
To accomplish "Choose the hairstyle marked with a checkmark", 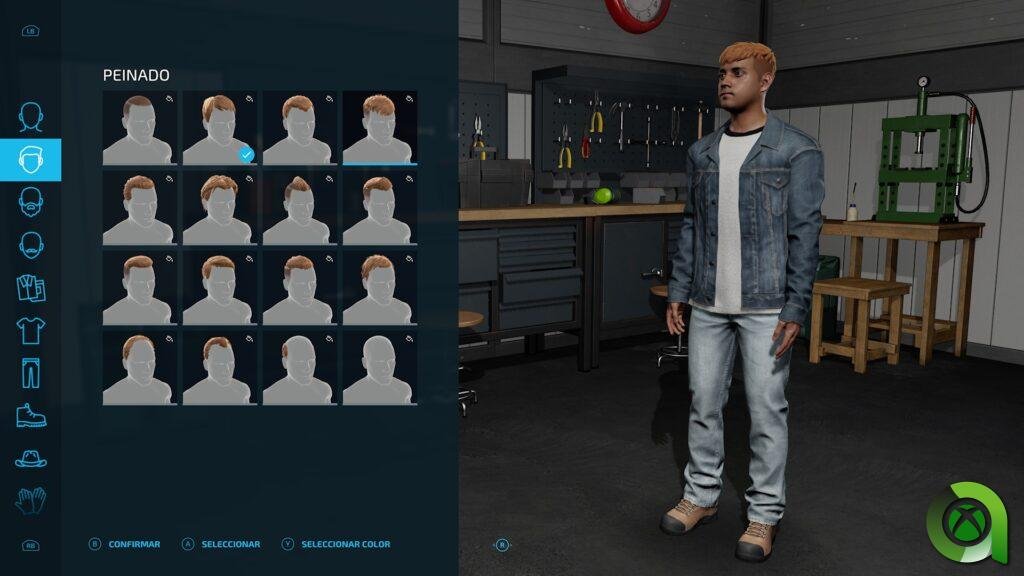I will [x=219, y=128].
